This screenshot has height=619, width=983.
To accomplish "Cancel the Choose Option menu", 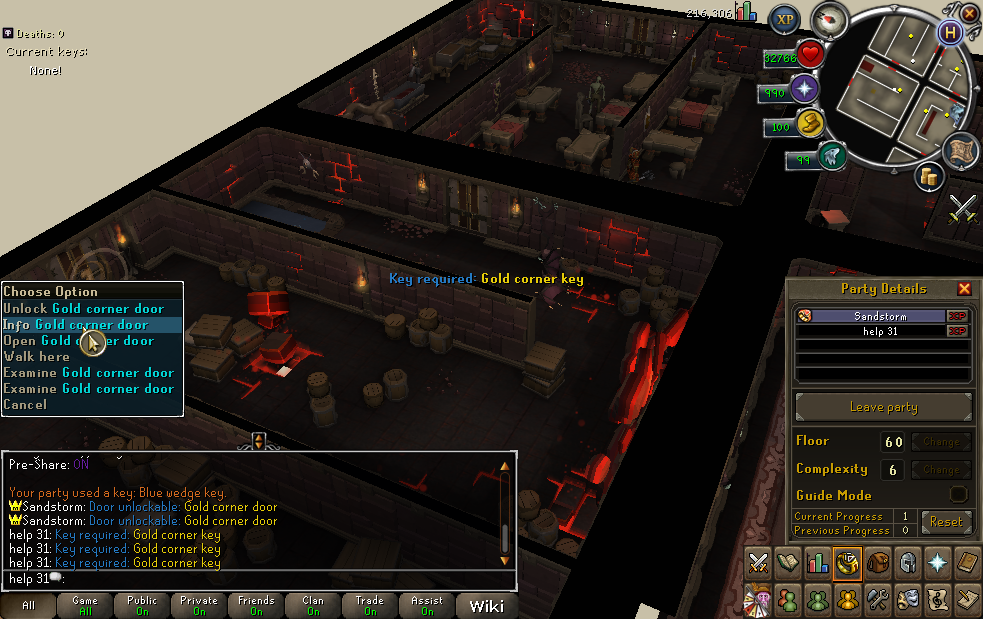I will 25,405.
